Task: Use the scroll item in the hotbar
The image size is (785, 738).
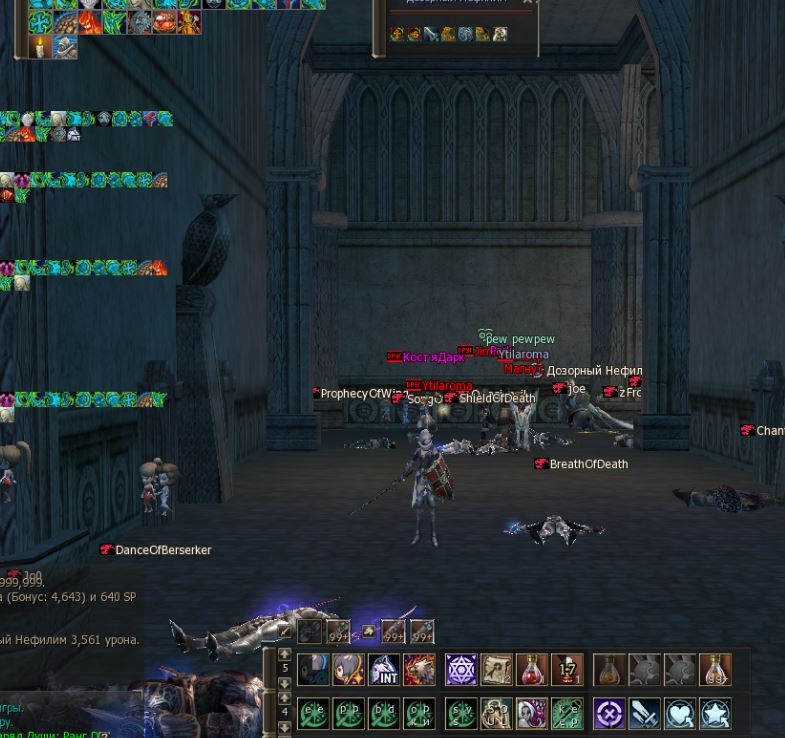Action: click(x=496, y=670)
